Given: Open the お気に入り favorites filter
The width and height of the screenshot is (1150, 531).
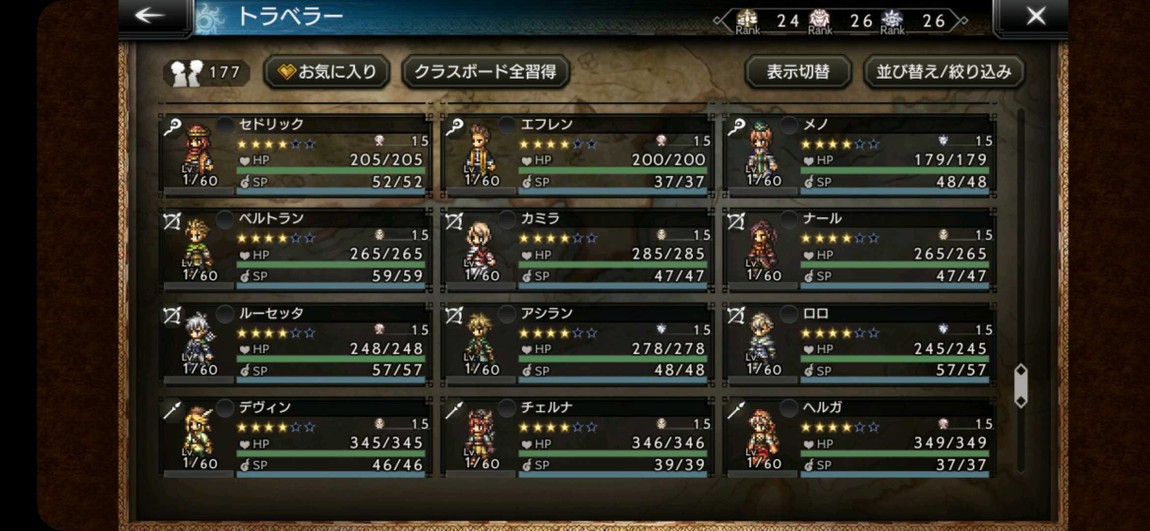Looking at the screenshot, I should tap(327, 72).
